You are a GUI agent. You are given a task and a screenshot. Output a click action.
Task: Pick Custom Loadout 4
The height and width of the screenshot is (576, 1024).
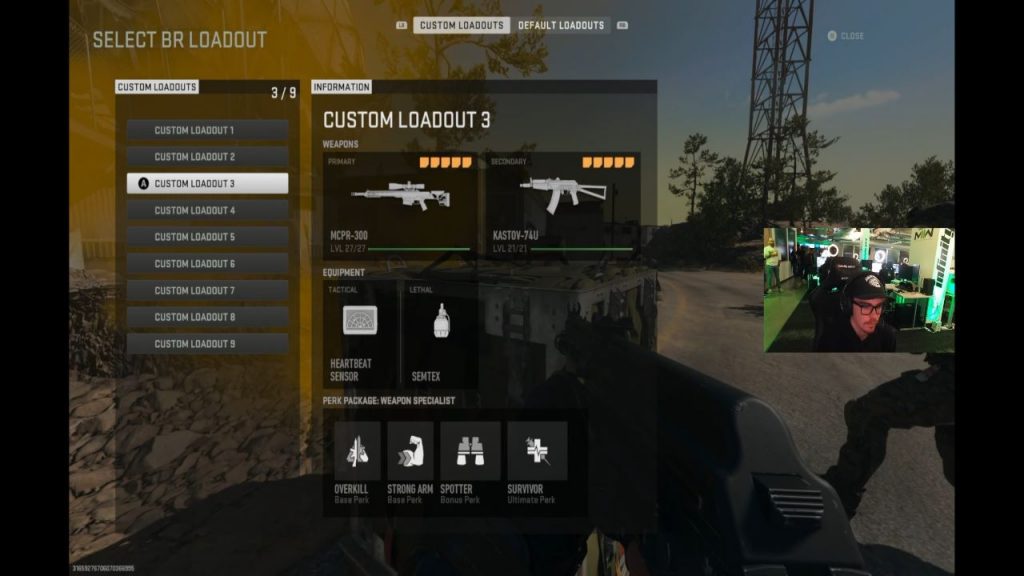pos(207,210)
